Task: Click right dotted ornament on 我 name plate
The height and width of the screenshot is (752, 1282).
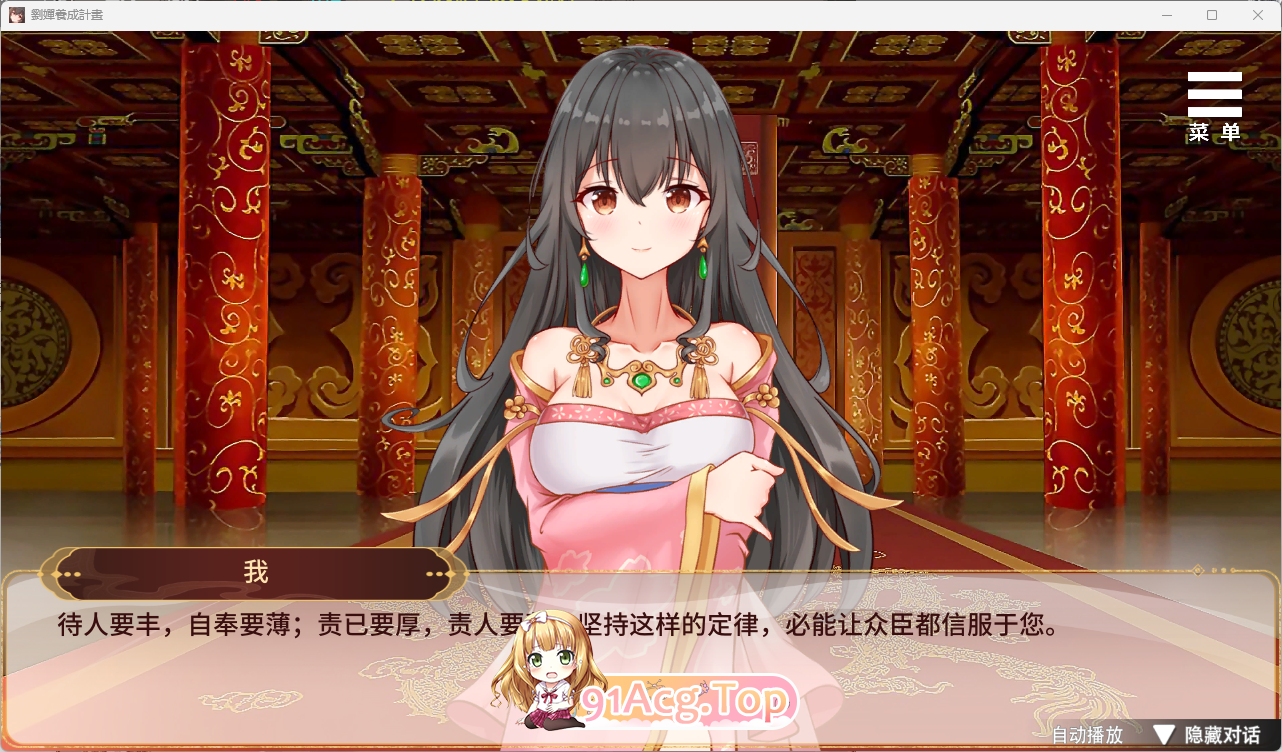Action: coord(437,572)
